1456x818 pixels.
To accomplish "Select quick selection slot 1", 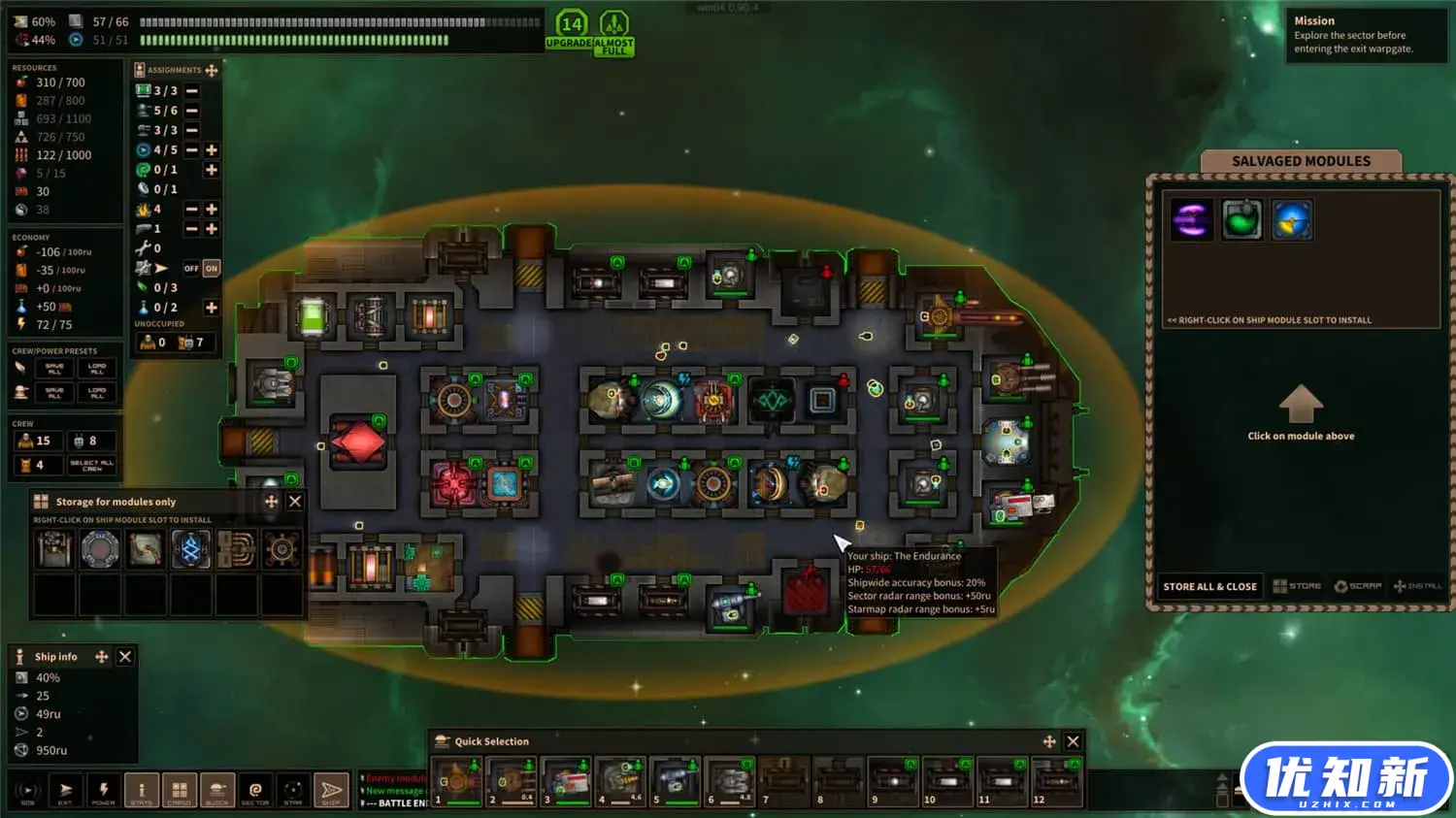I will pyautogui.click(x=457, y=782).
